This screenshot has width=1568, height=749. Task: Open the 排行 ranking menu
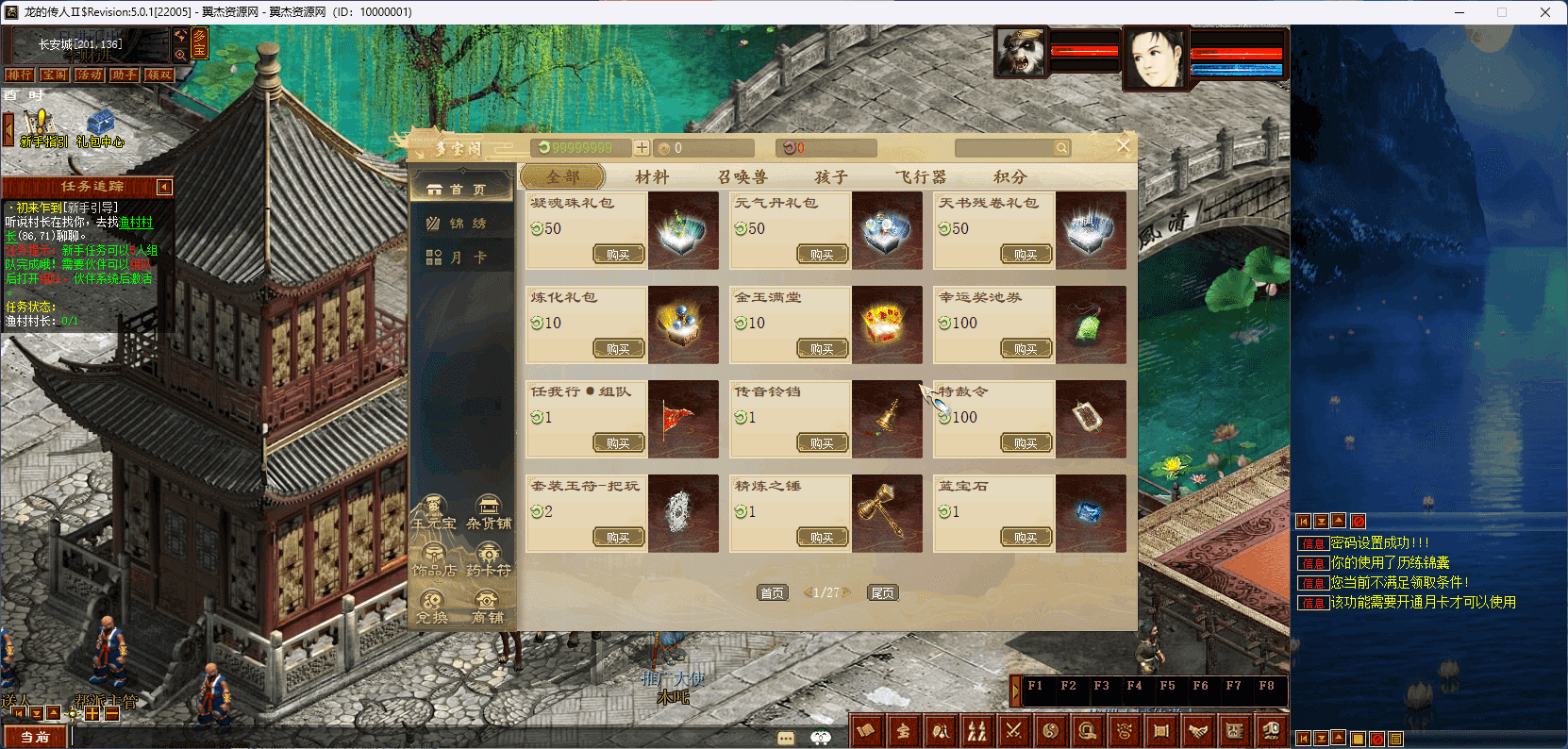coord(19,75)
